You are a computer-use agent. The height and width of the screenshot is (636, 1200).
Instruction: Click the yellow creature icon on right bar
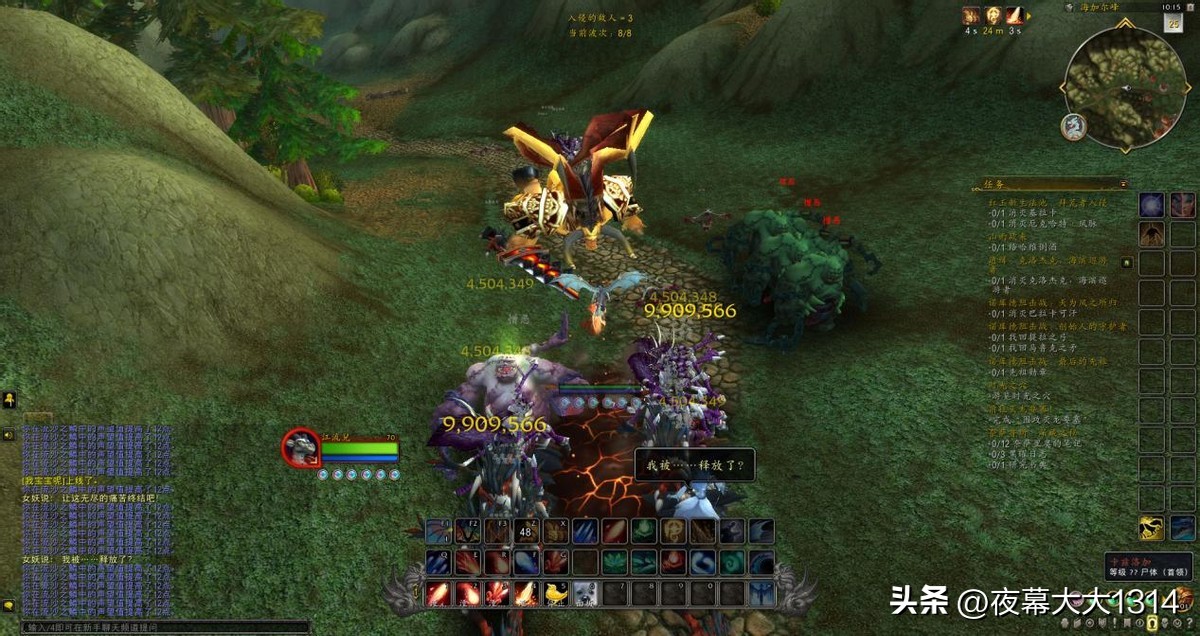click(1152, 528)
